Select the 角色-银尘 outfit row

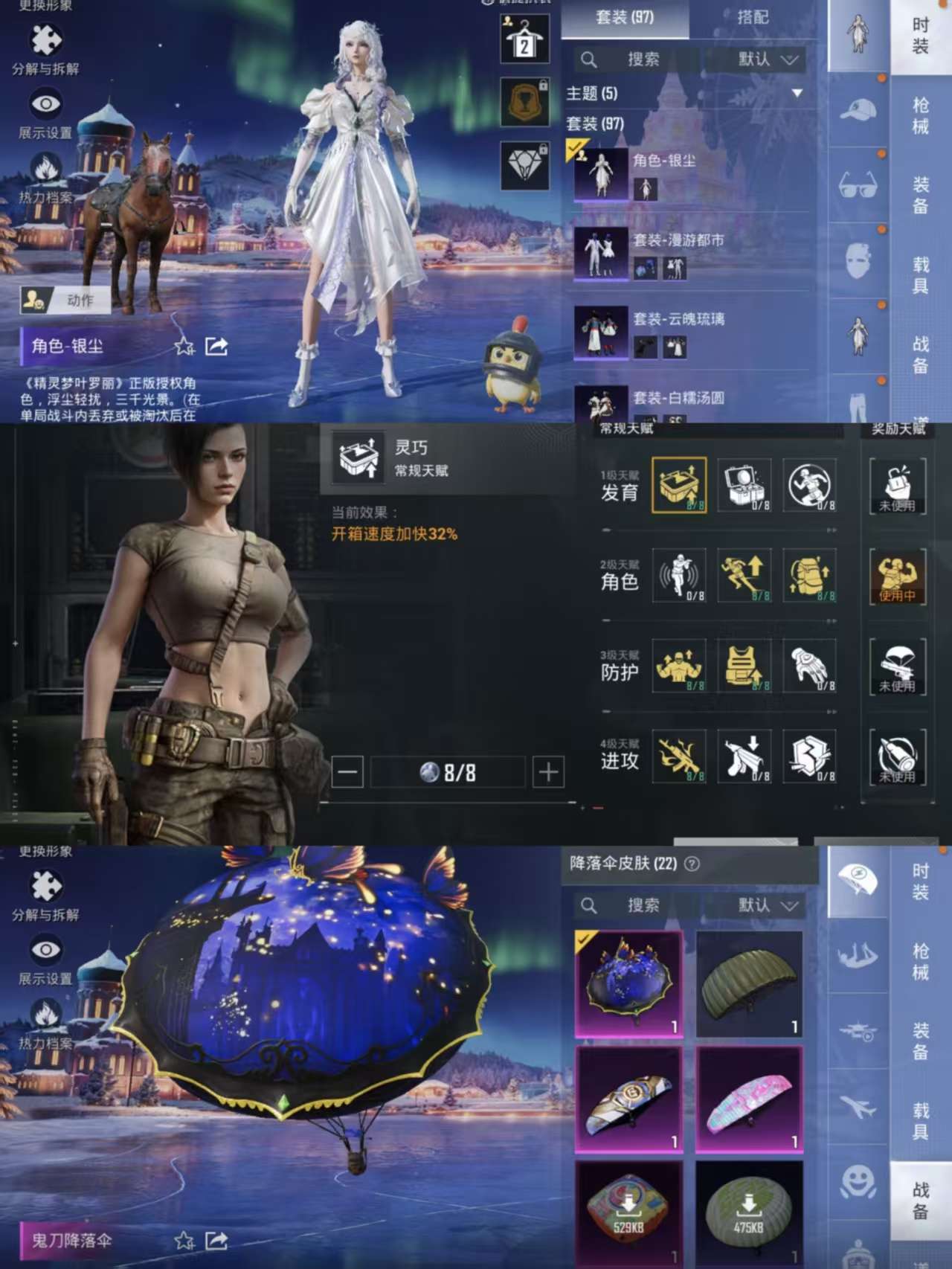pos(688,174)
